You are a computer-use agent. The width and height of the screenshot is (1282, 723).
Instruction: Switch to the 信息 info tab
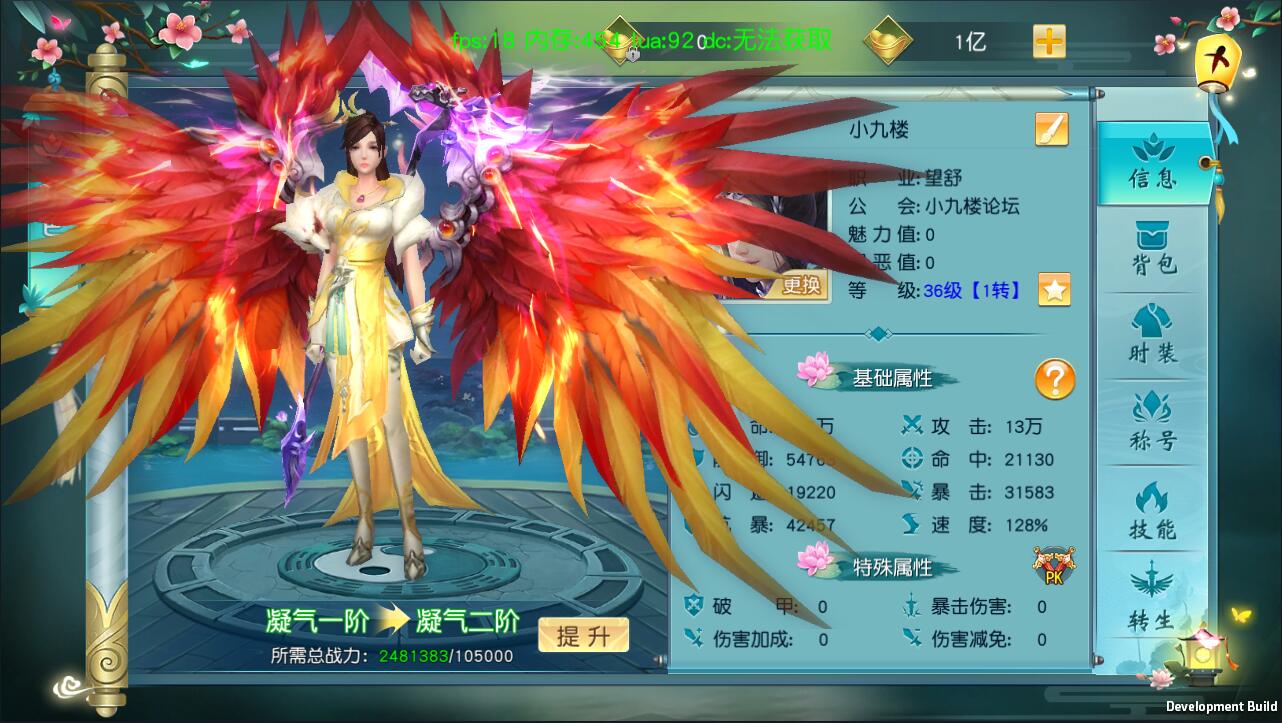pos(1153,164)
